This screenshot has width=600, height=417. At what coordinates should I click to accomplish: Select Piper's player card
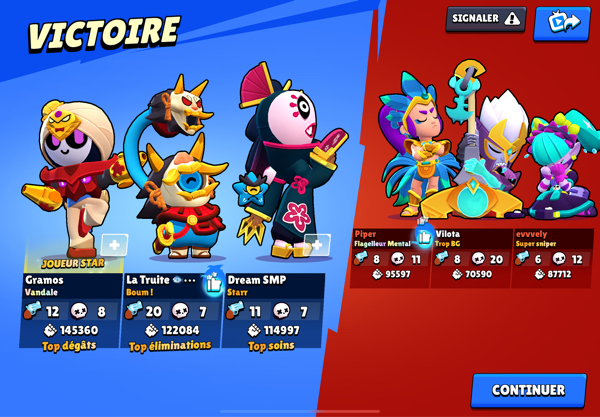pos(390,257)
